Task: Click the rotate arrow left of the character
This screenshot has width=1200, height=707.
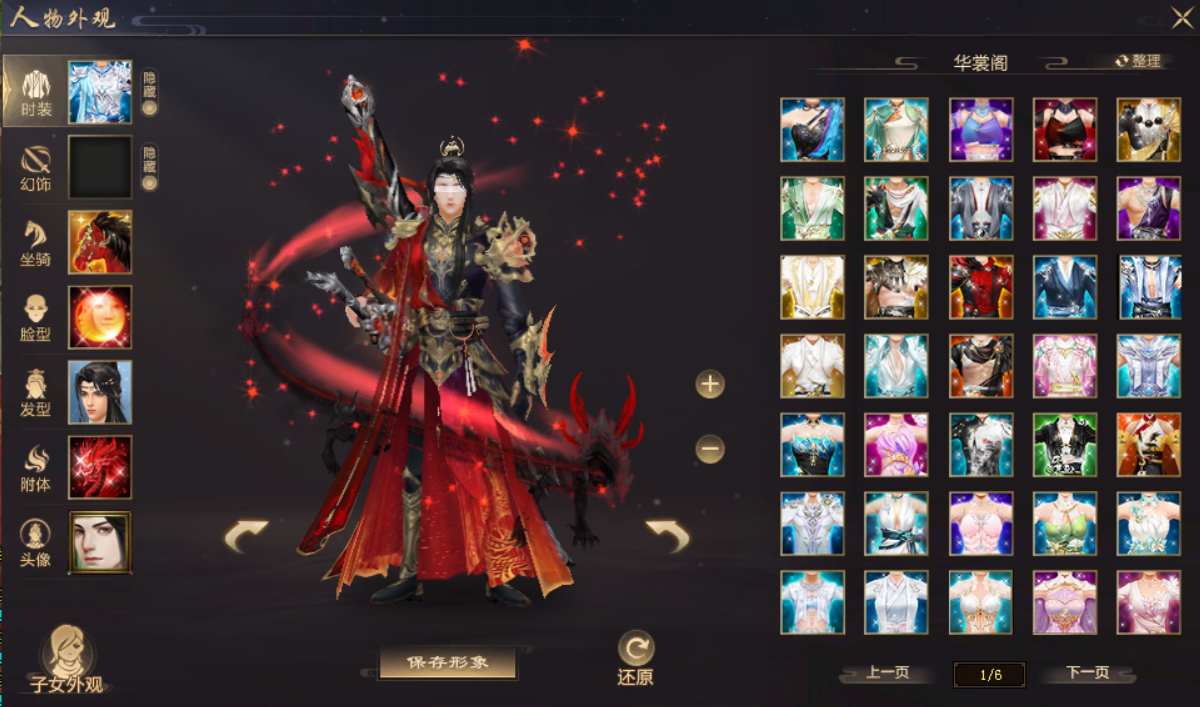Action: (x=246, y=537)
